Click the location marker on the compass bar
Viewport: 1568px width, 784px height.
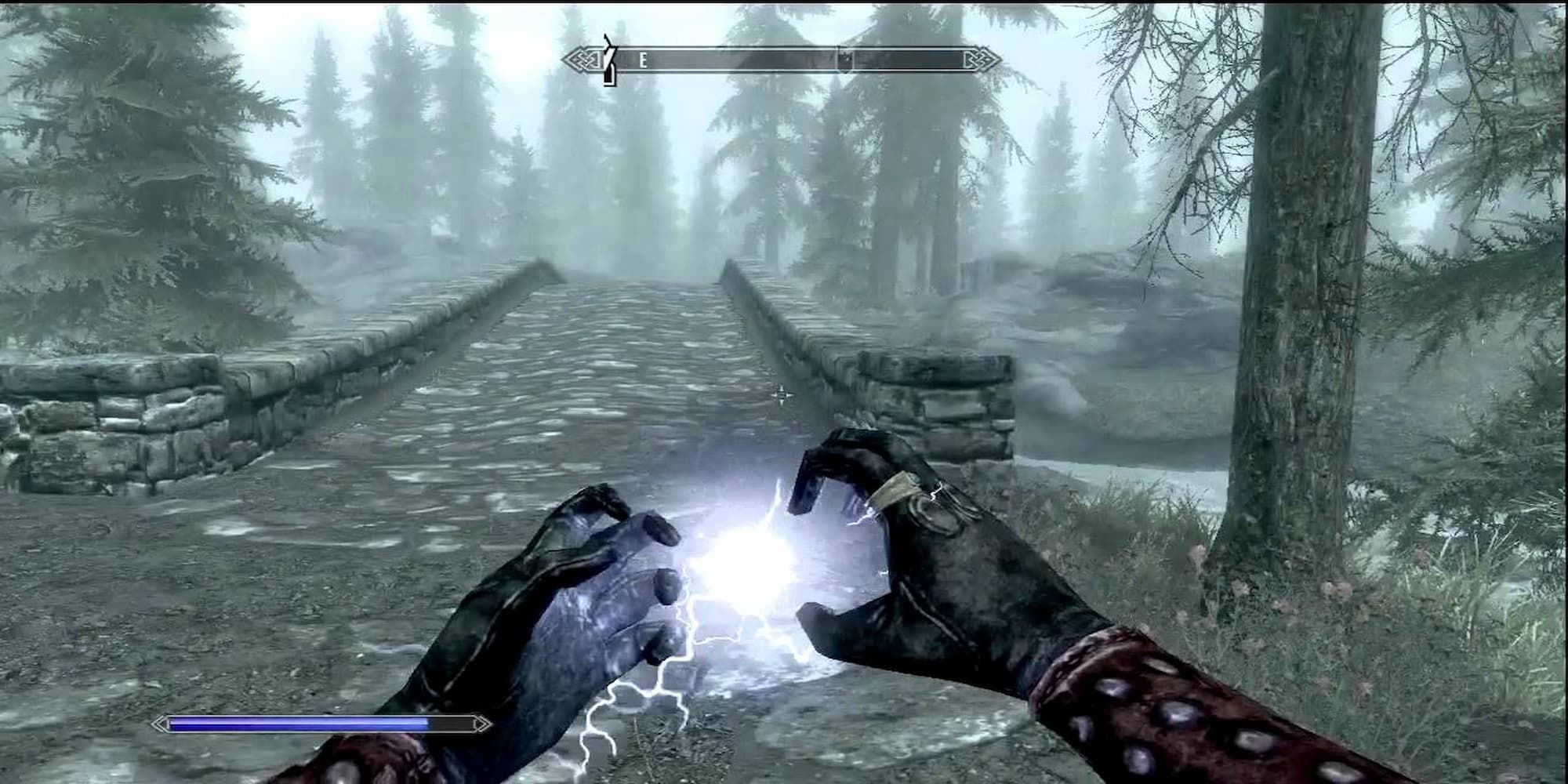click(845, 59)
